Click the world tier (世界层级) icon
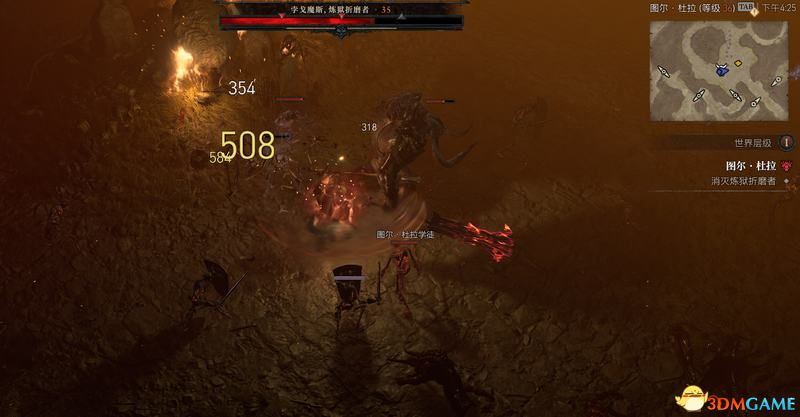800x417 pixels. (x=786, y=142)
